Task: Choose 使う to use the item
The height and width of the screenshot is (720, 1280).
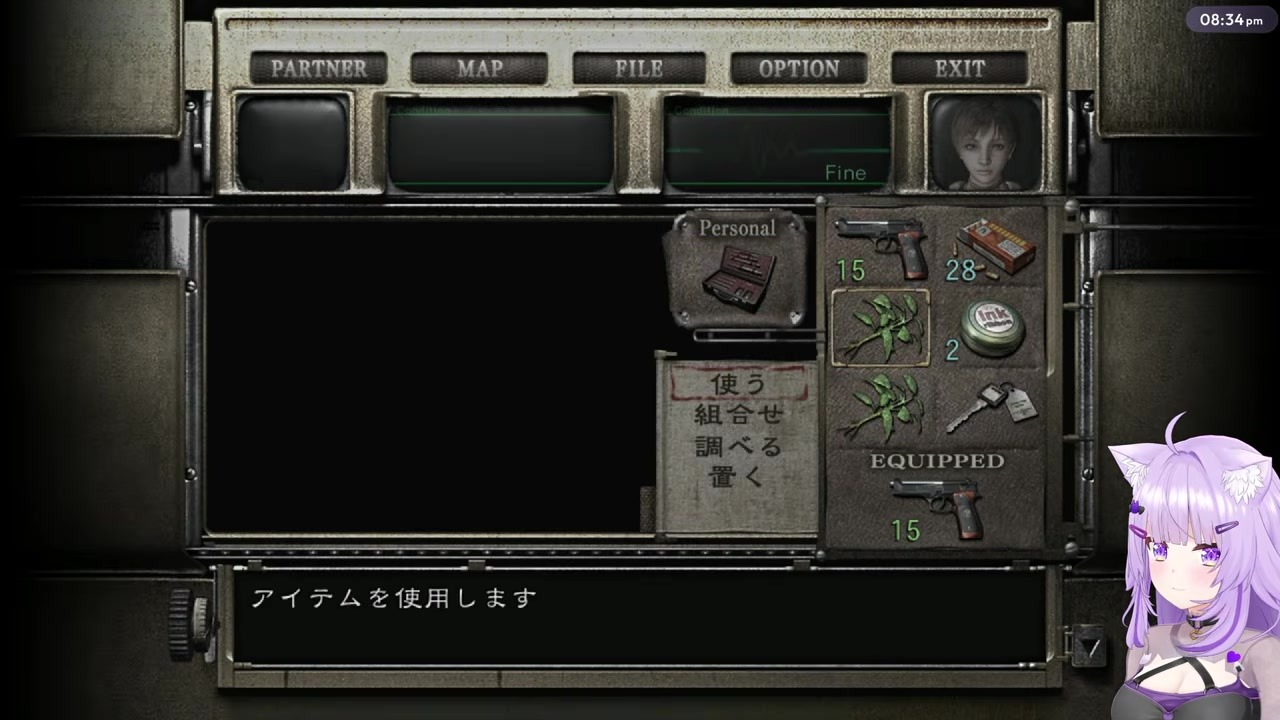Action: click(737, 384)
